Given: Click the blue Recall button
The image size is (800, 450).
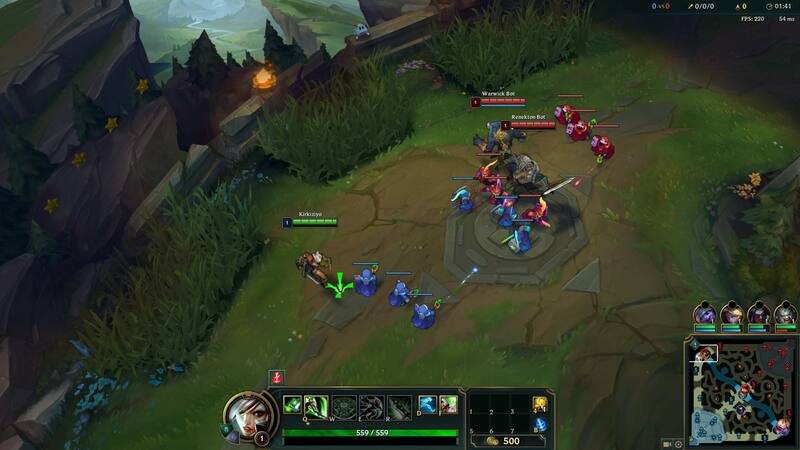Looking at the screenshot, I should pos(540,425).
